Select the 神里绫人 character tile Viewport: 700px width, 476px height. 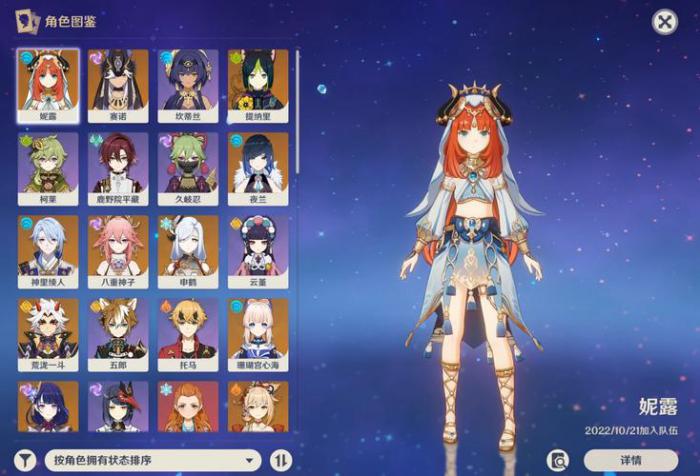[x=48, y=252]
